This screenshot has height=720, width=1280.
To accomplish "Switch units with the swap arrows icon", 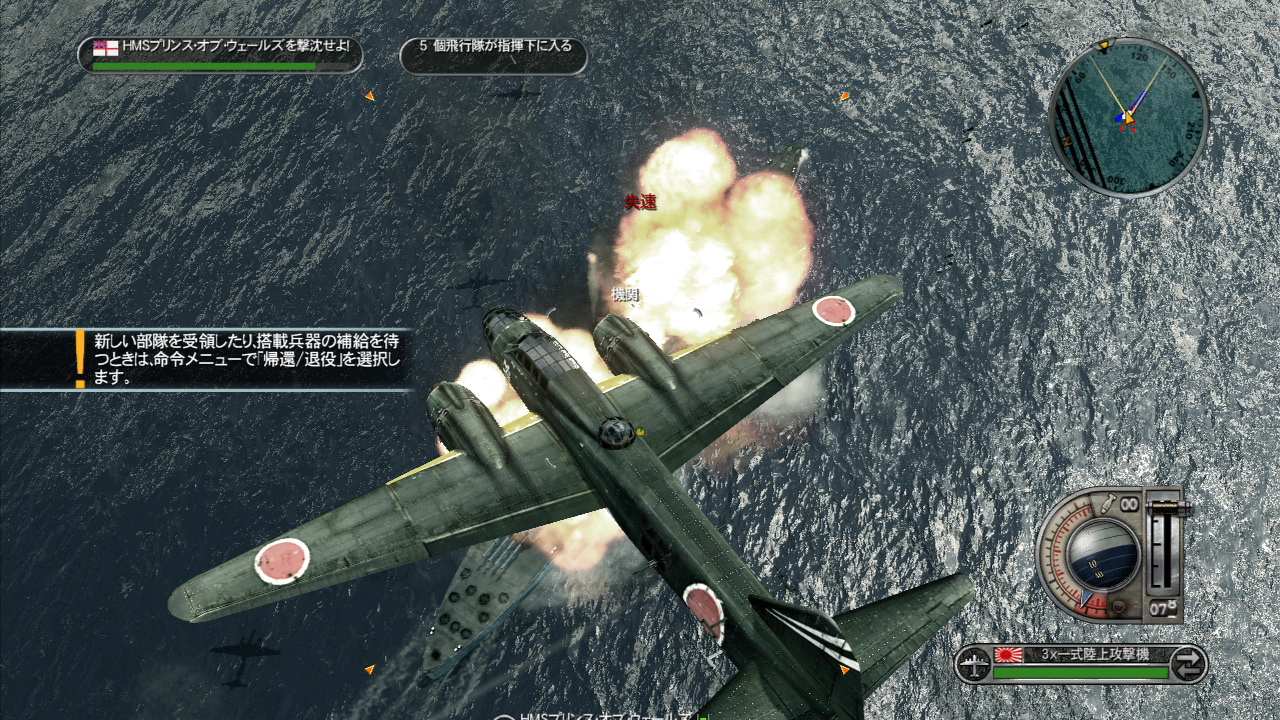I will (x=1187, y=664).
